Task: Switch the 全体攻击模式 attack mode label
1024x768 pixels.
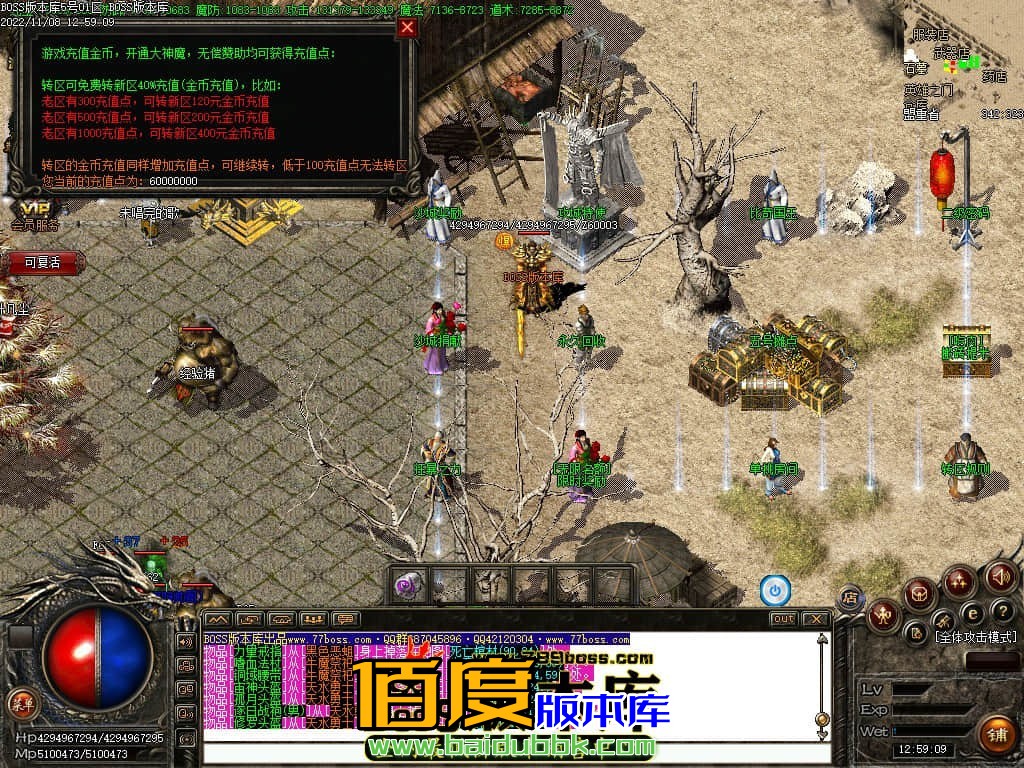Action: coord(975,637)
